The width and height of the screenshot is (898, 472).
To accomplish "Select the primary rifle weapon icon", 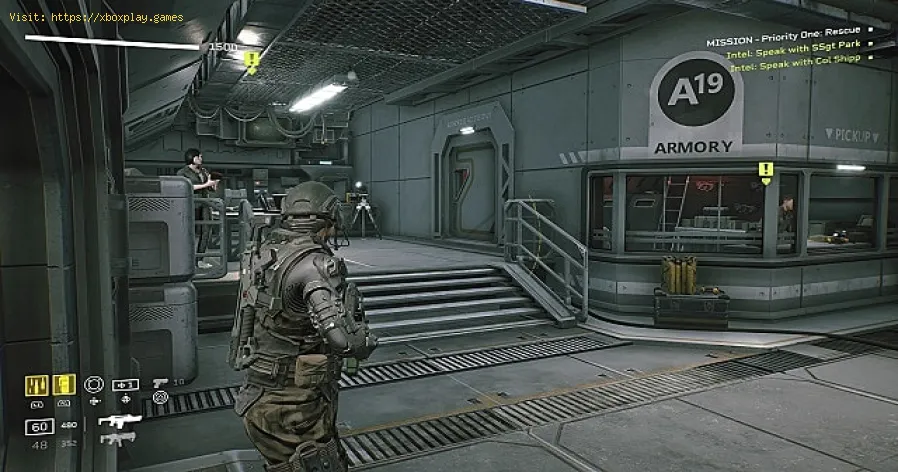I will coord(119,420).
